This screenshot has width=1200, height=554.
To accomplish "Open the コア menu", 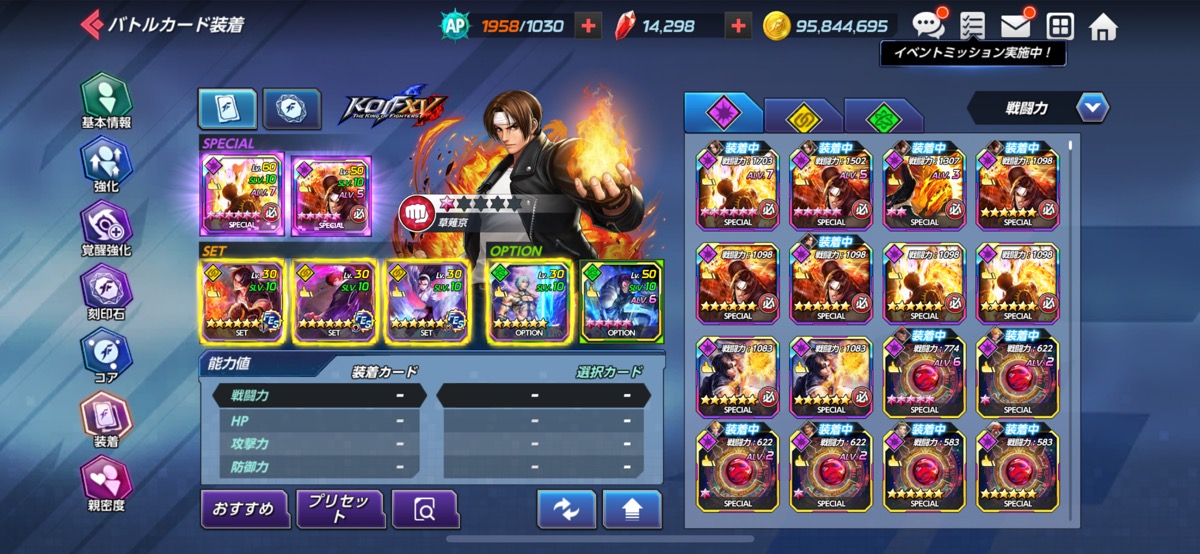I will 106,353.
